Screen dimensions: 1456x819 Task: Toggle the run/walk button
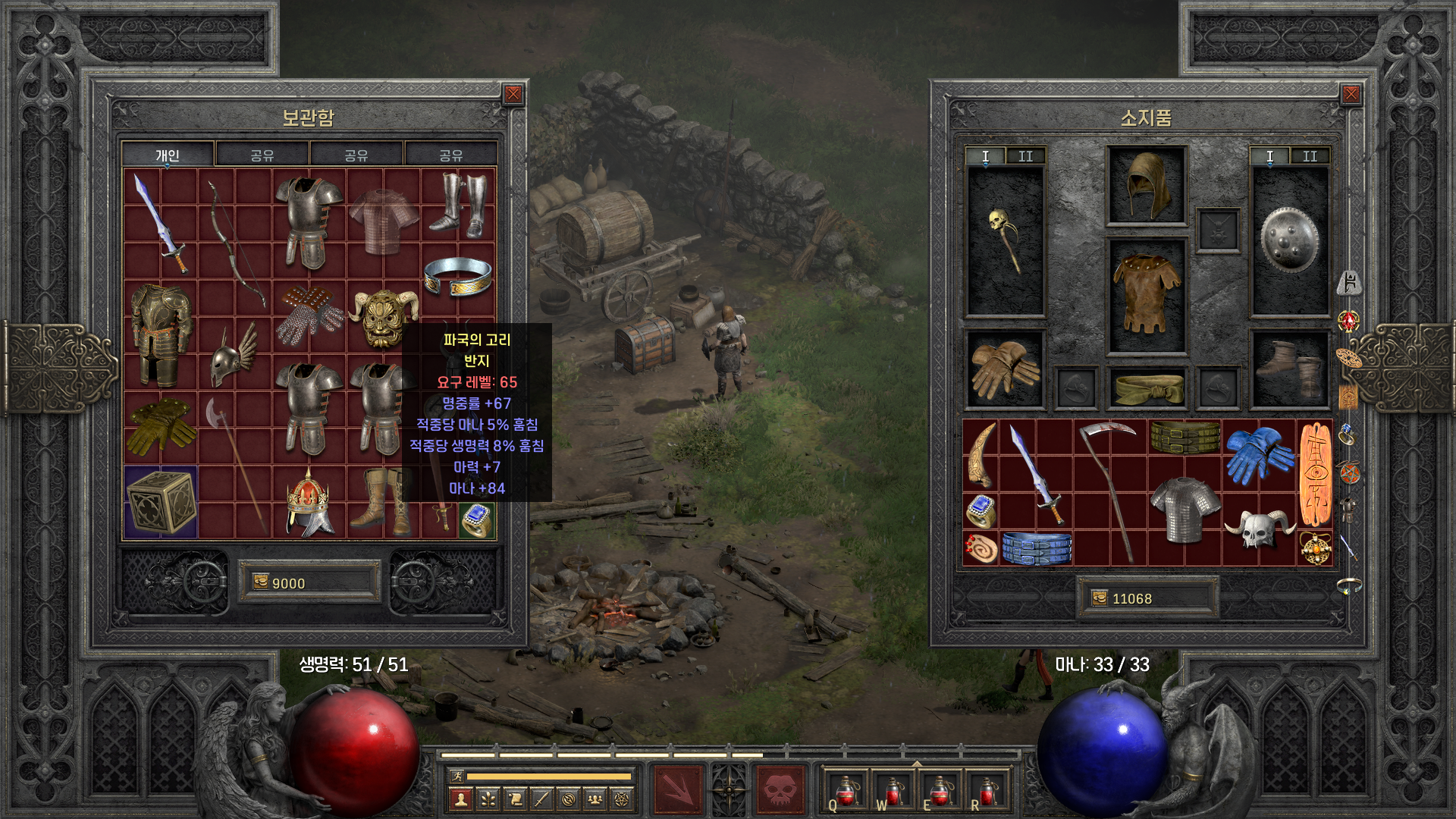(457, 776)
